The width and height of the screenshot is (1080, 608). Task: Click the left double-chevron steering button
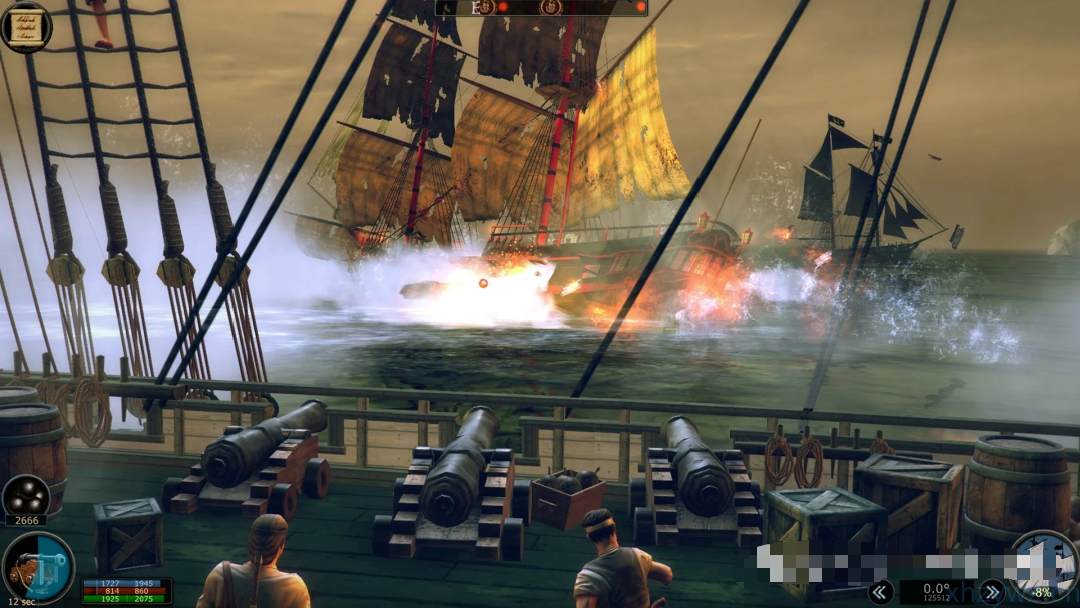coord(880,592)
